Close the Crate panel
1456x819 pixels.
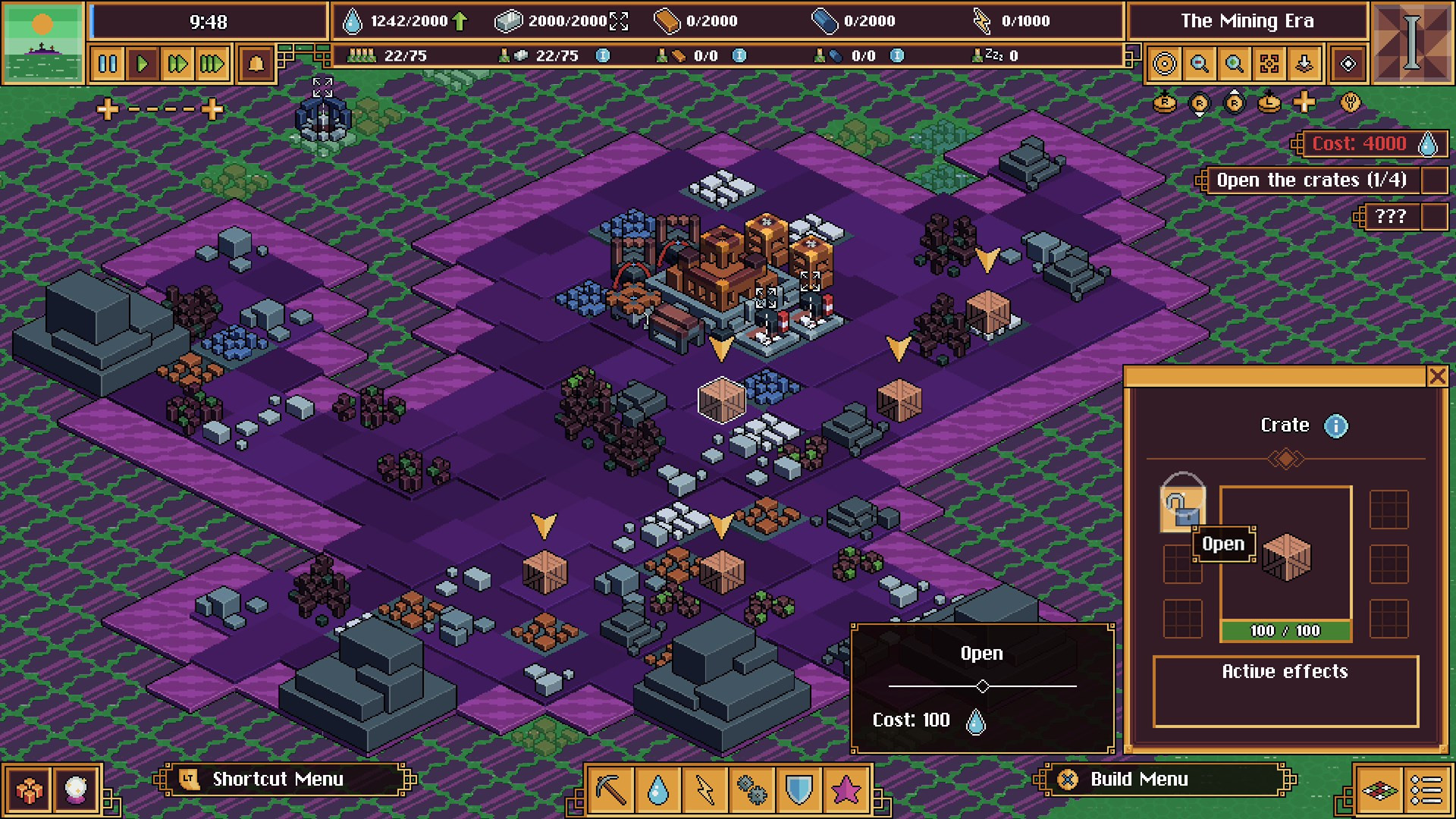click(1437, 376)
